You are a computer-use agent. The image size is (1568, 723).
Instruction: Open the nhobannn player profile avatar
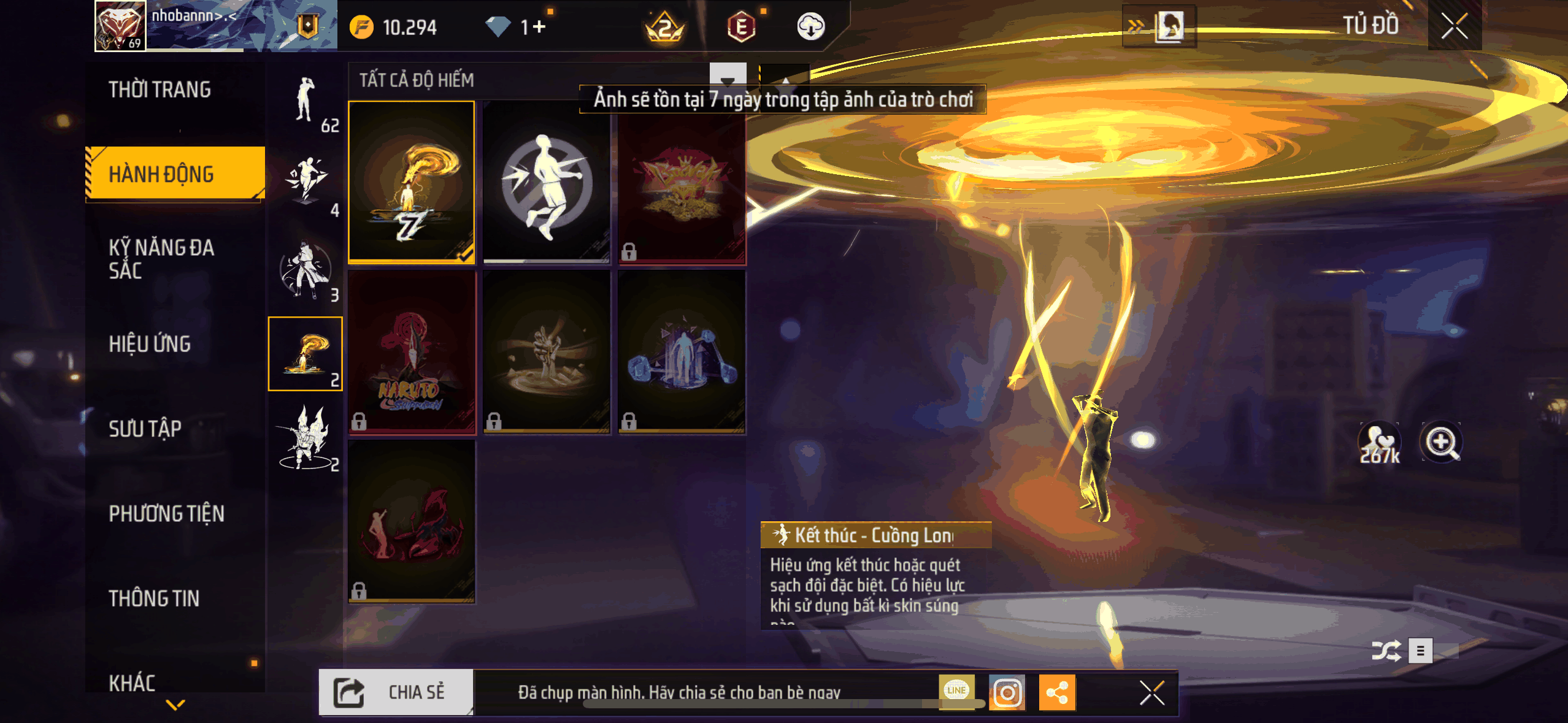point(120,26)
